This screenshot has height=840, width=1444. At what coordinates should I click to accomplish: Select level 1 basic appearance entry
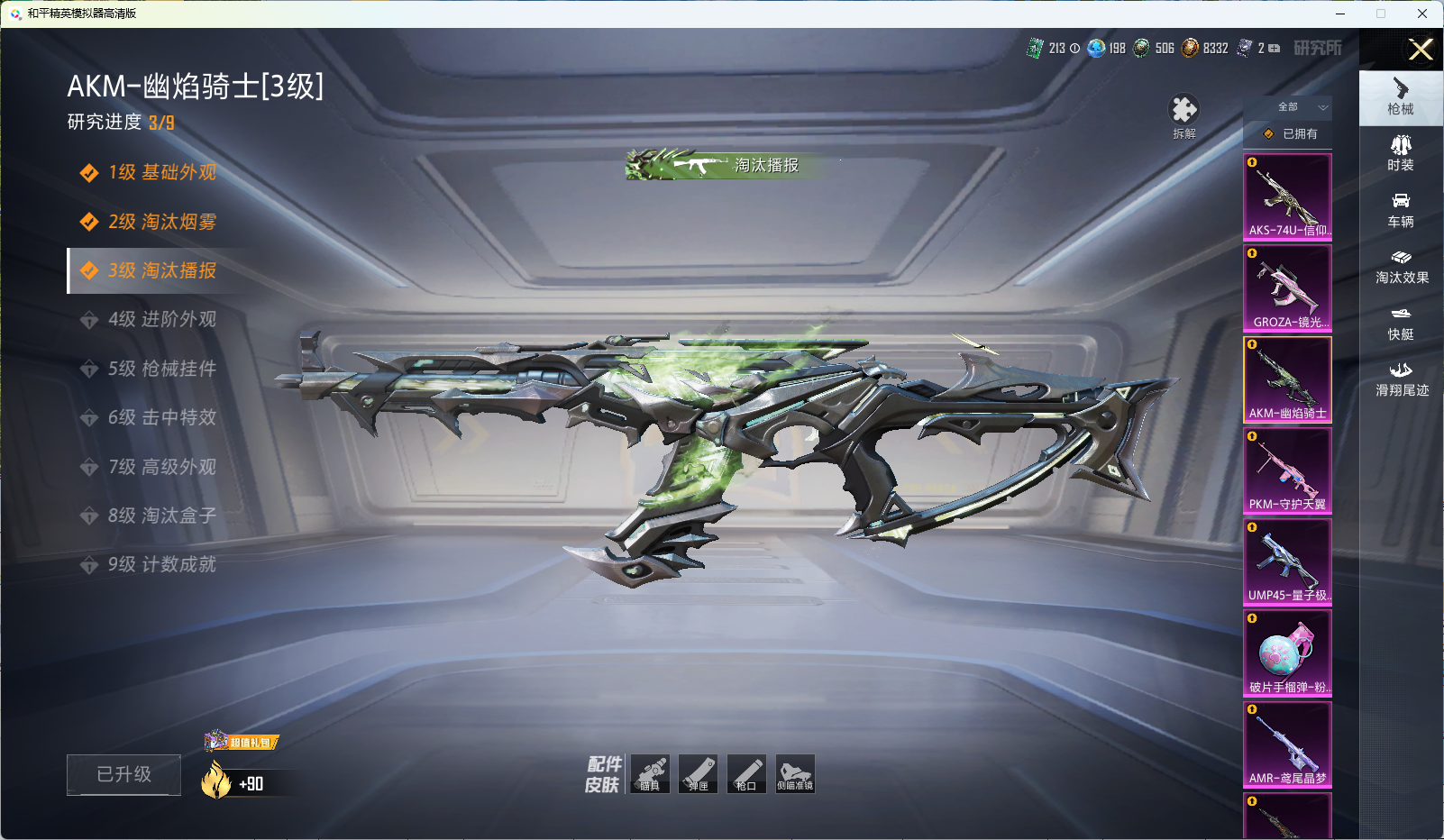(161, 172)
